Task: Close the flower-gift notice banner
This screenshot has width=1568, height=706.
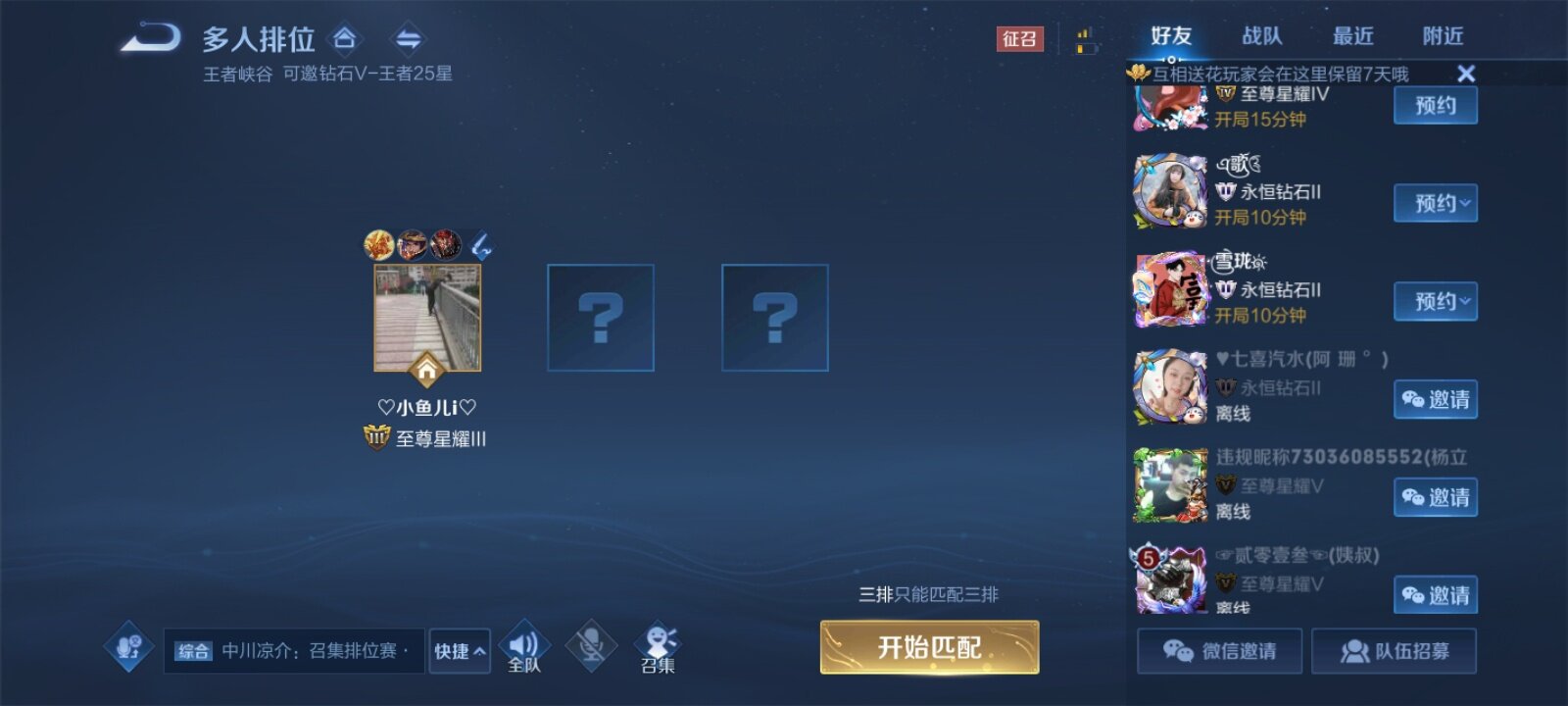Action: click(1466, 74)
